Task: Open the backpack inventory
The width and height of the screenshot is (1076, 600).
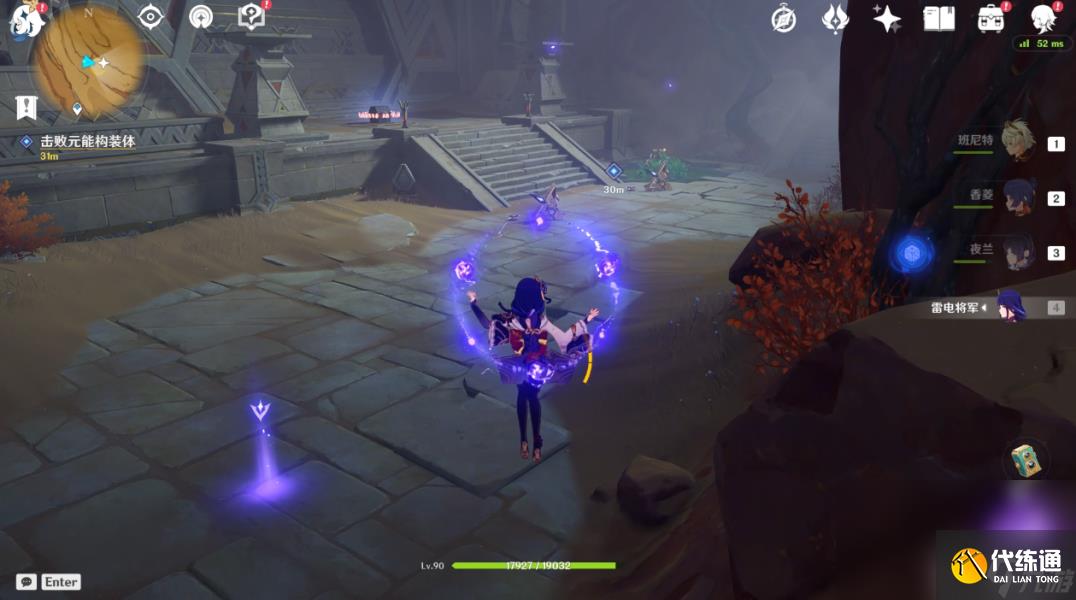Action: pyautogui.click(x=991, y=18)
